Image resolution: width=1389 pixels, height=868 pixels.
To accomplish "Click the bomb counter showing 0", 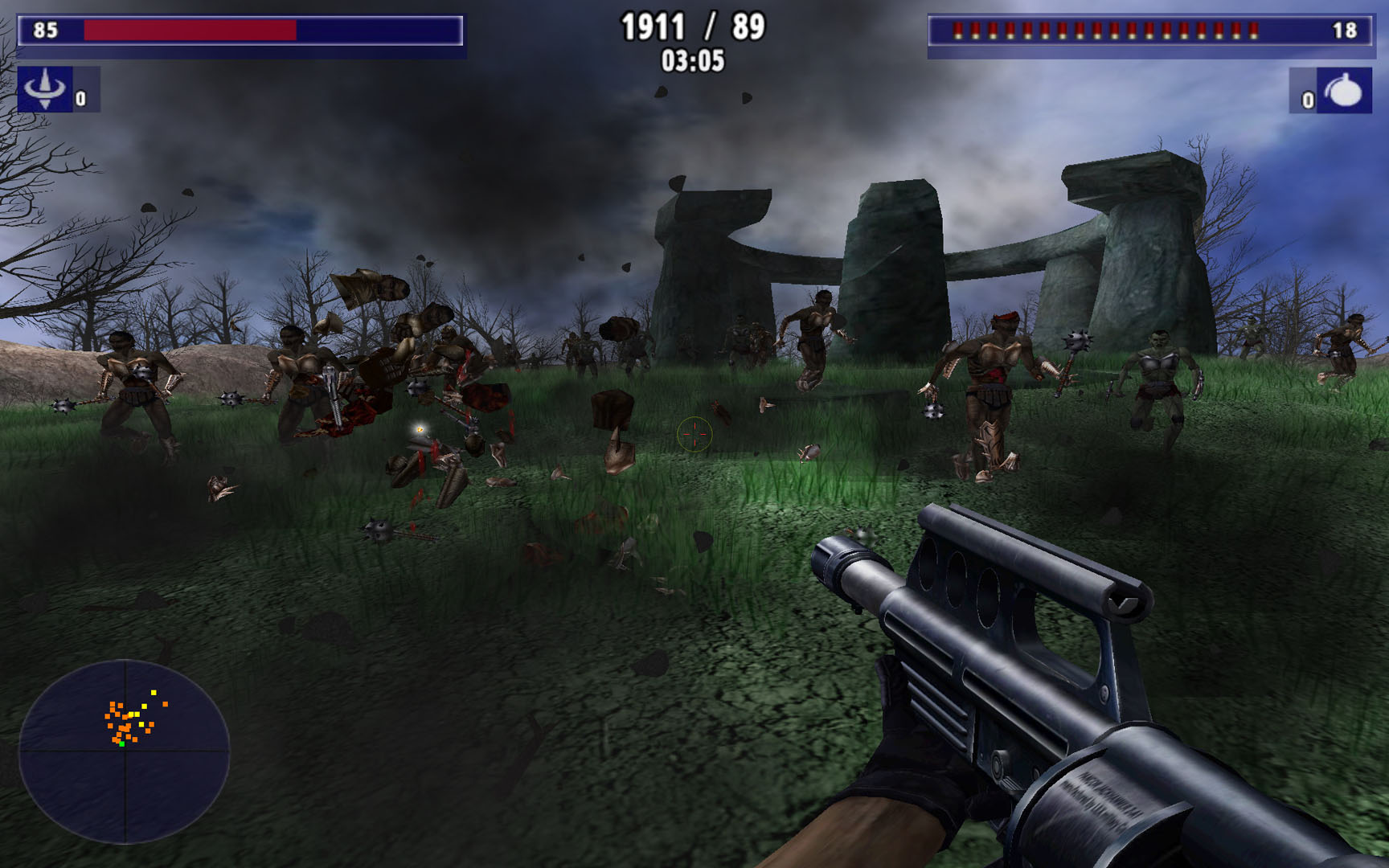I will [1309, 101].
